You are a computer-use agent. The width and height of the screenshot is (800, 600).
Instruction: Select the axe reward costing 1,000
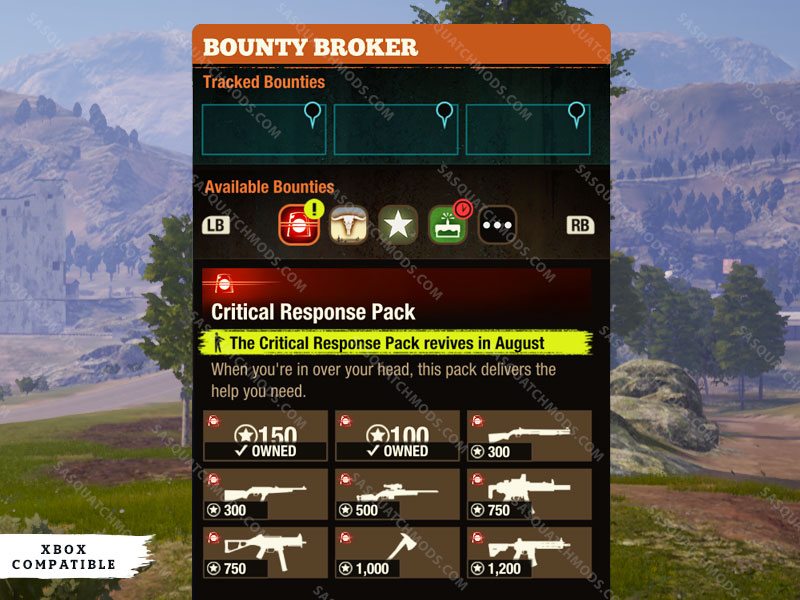click(397, 553)
